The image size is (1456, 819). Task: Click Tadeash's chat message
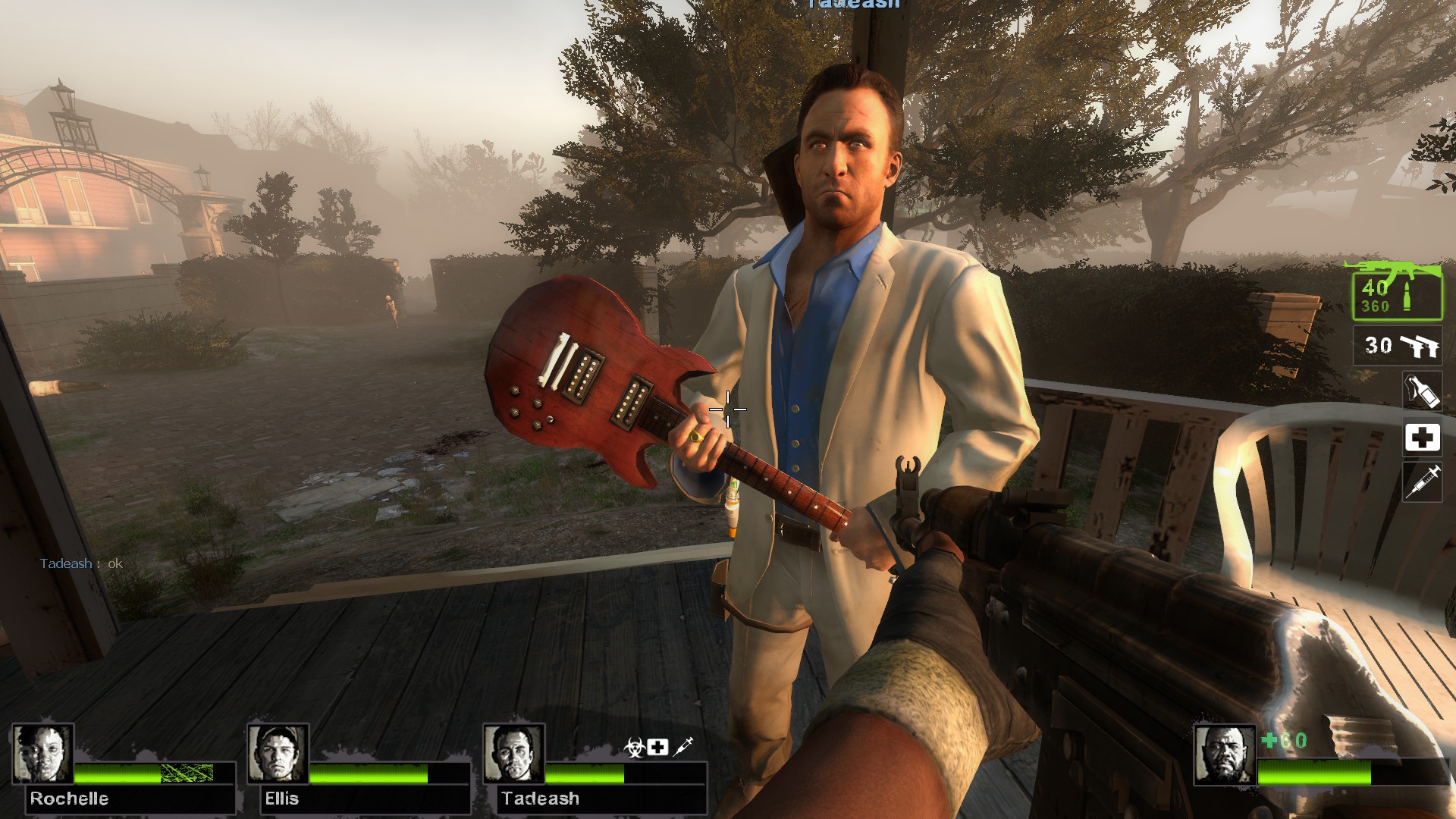pyautogui.click(x=81, y=563)
